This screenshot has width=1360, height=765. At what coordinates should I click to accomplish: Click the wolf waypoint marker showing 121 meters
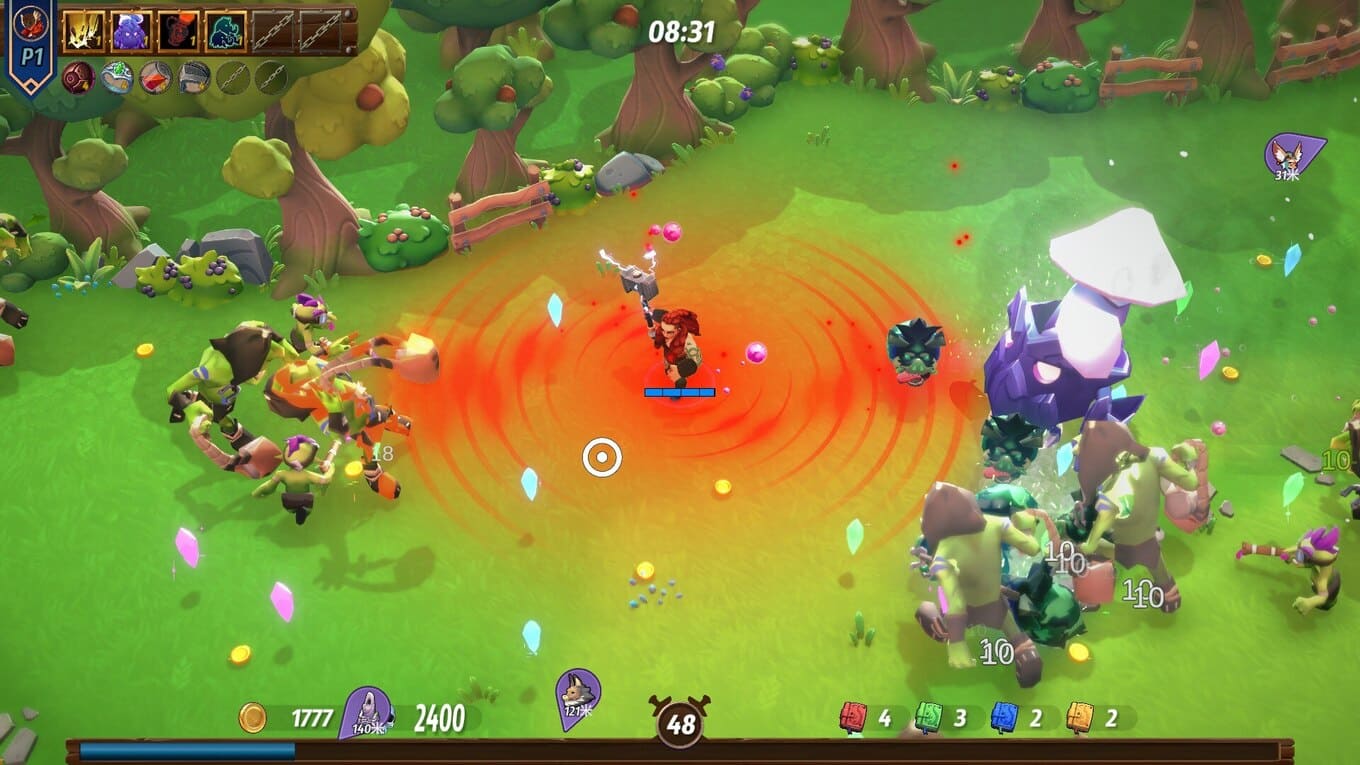click(578, 692)
